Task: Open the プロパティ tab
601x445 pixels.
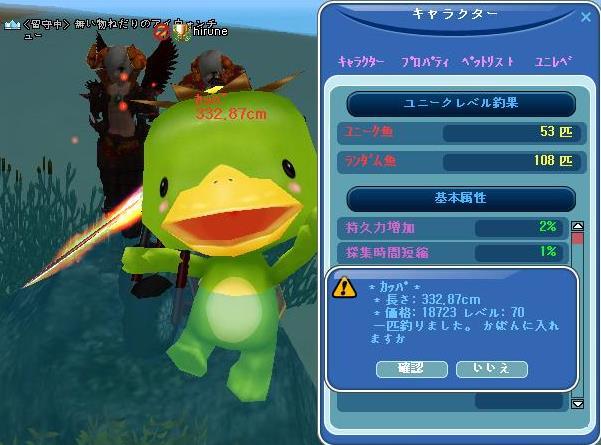Action: click(424, 62)
